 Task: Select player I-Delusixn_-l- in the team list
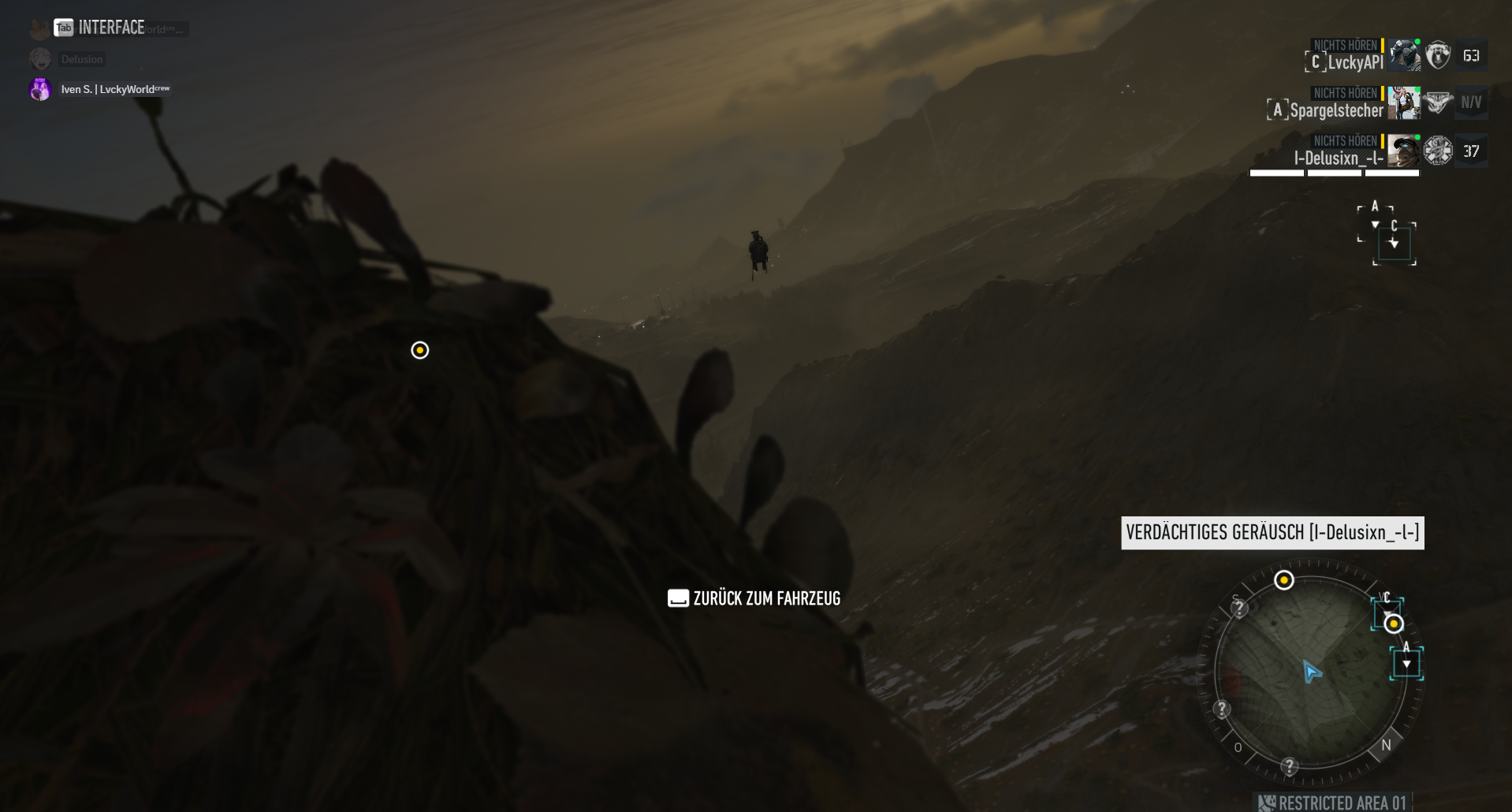click(1338, 158)
